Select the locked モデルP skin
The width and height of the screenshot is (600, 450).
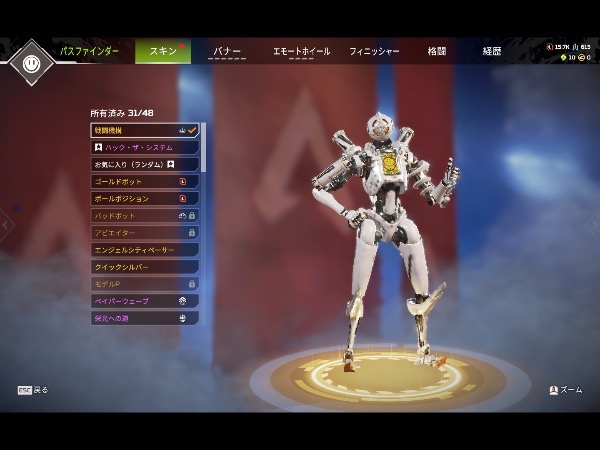[x=144, y=284]
